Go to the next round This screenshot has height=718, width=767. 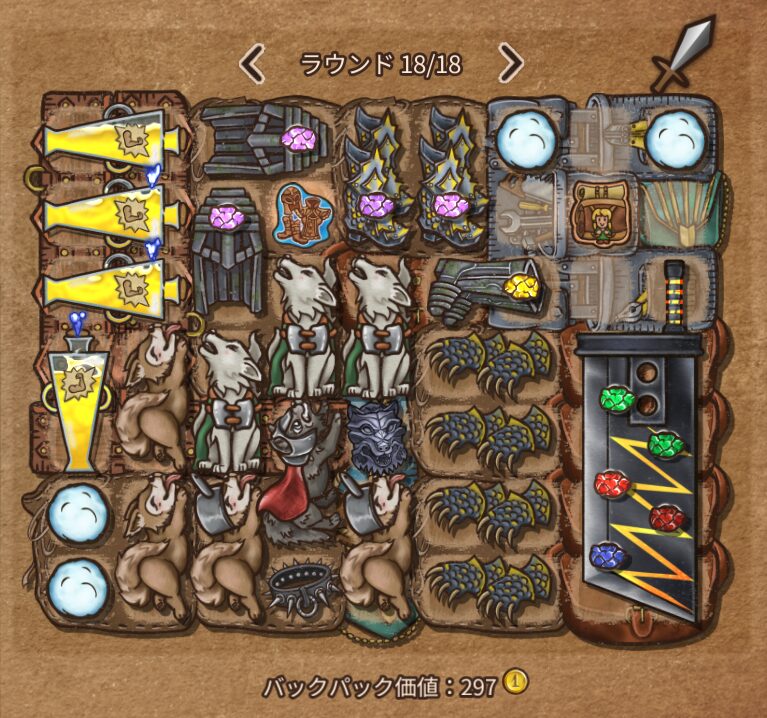[x=511, y=64]
